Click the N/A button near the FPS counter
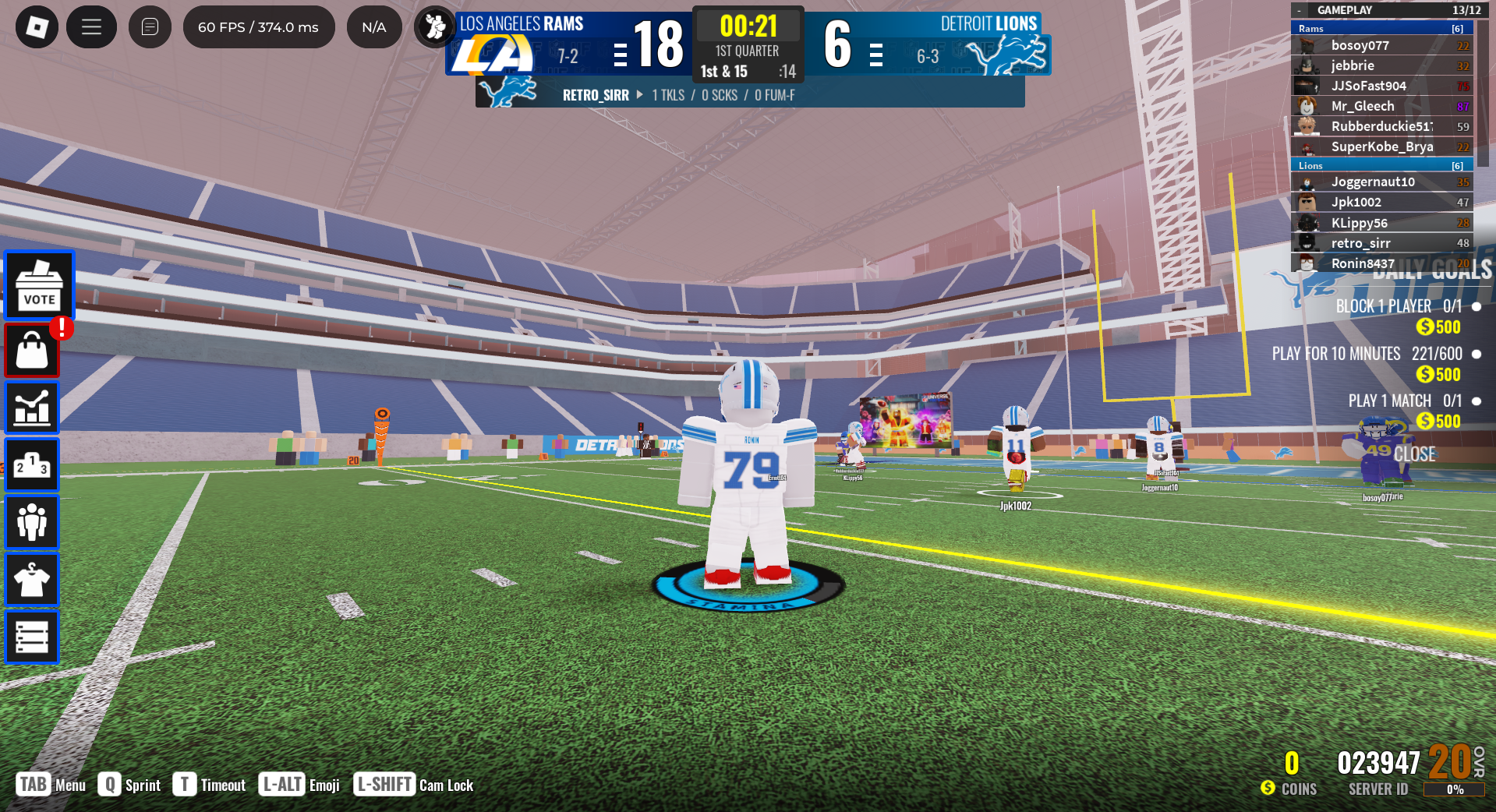This screenshot has width=1496, height=812. point(373,26)
